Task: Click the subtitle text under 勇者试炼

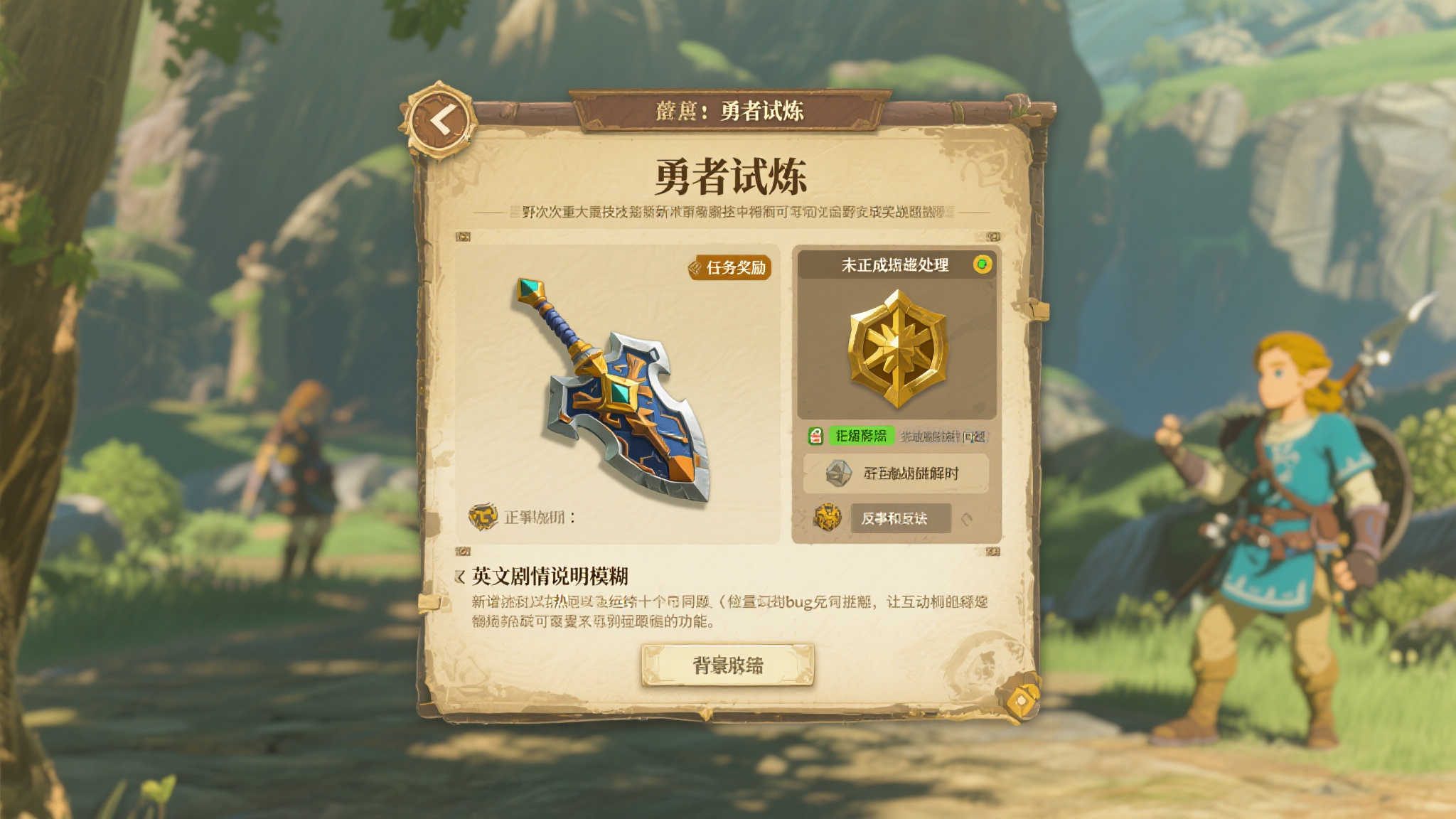Action: pos(728,215)
